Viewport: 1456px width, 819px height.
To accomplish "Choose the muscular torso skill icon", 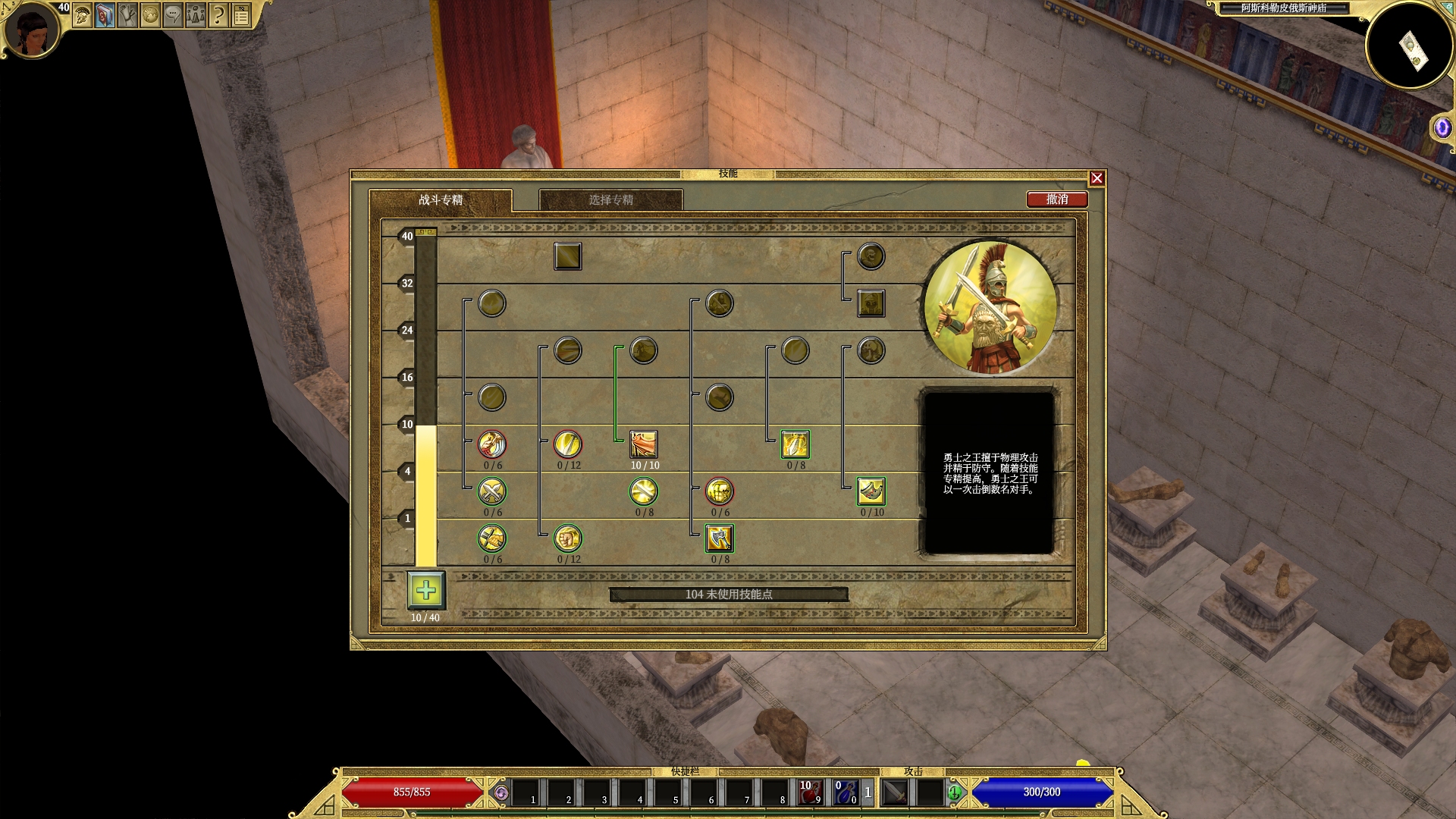I will click(x=720, y=491).
